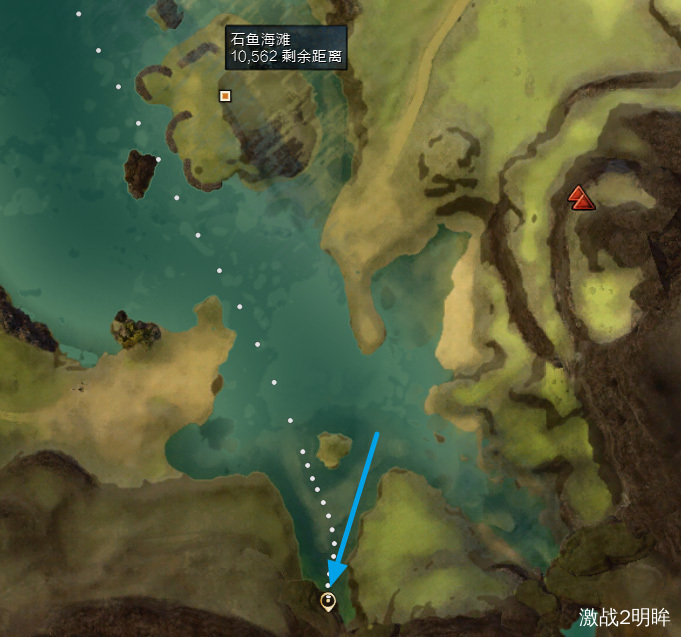Click the orange square marker at 石鱼海滩
Image resolution: width=681 pixels, height=637 pixels.
[225, 96]
